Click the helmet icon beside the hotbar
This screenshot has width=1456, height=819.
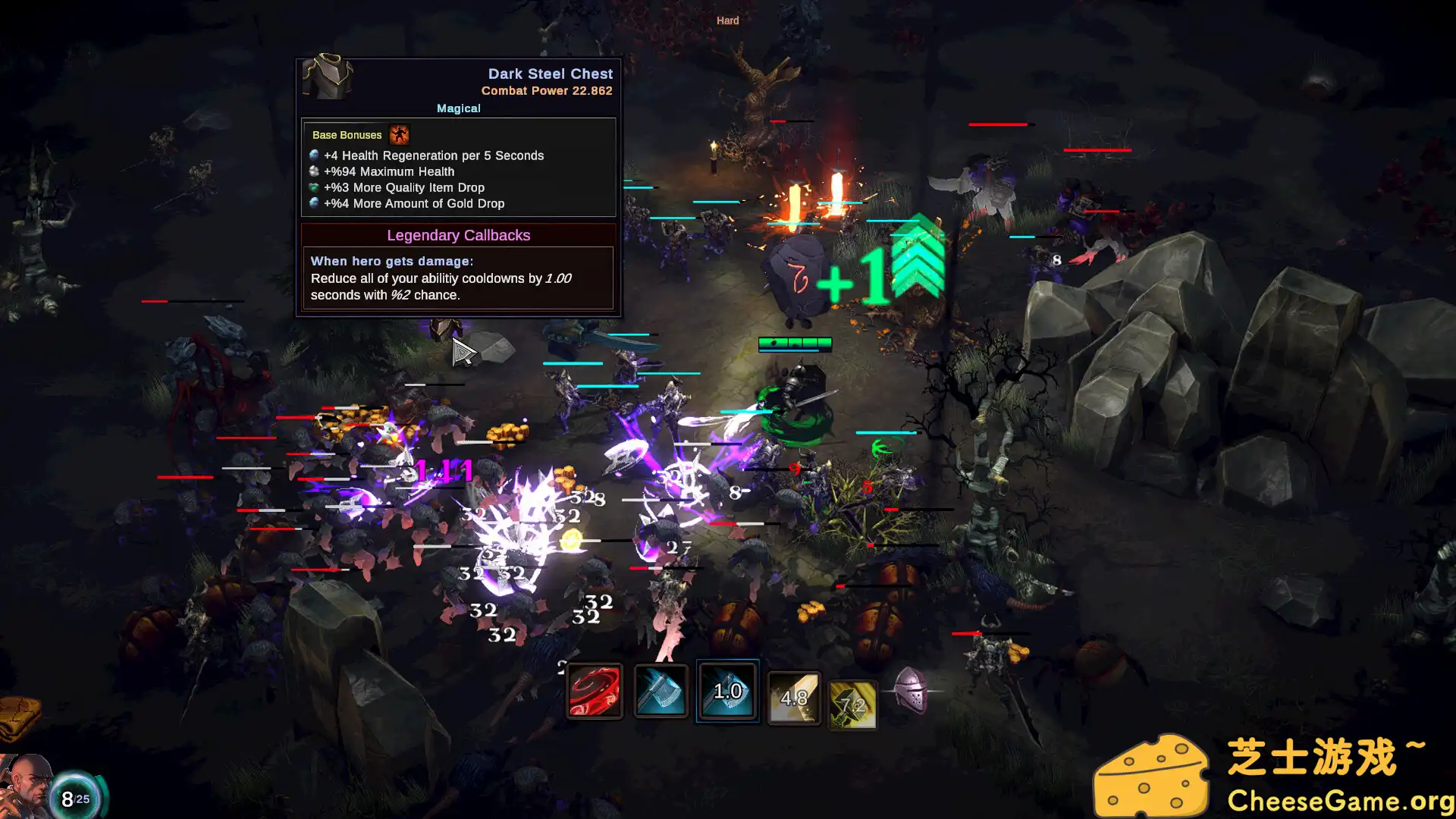[912, 692]
